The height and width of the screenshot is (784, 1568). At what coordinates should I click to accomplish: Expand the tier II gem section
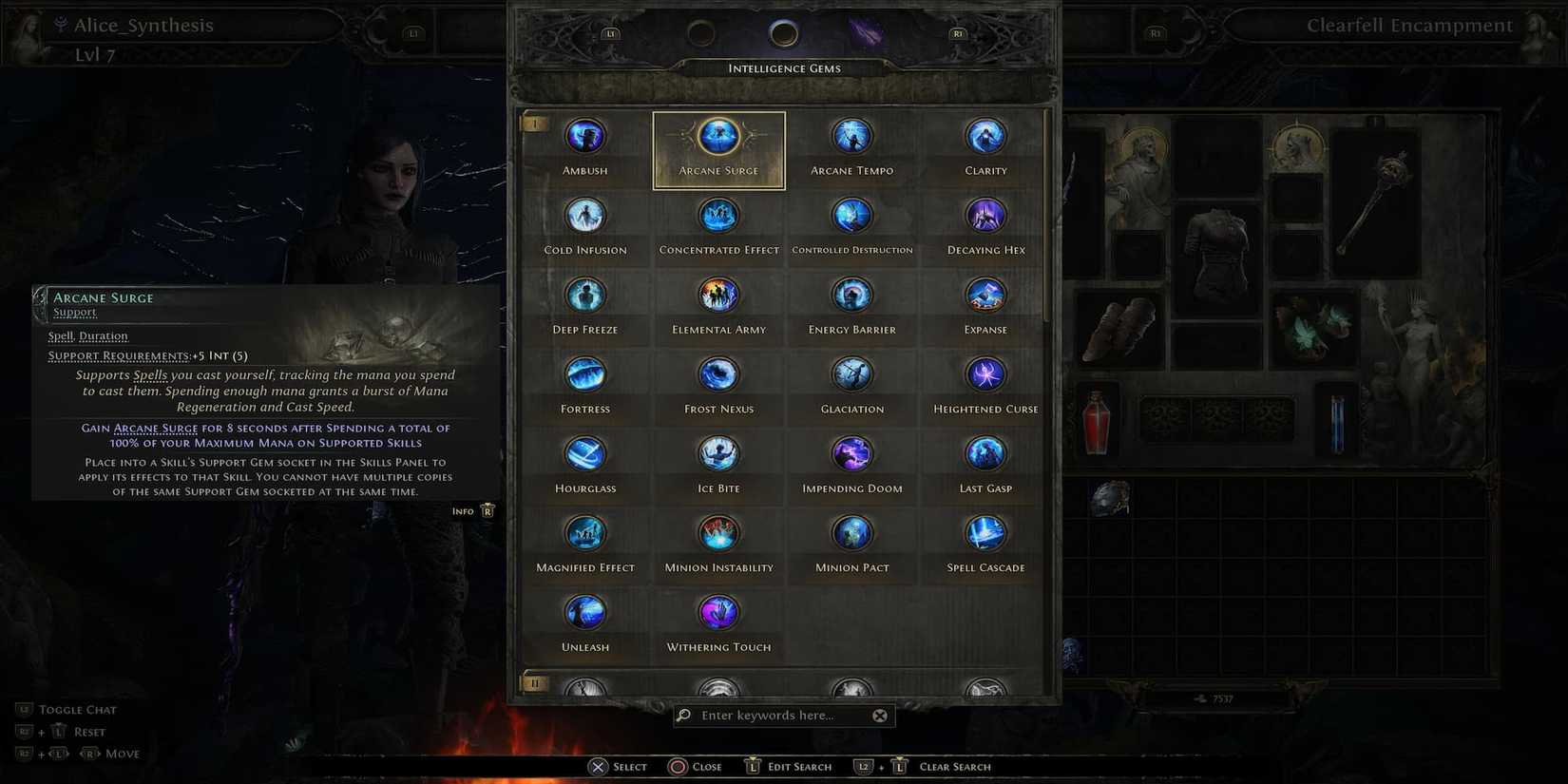pyautogui.click(x=535, y=682)
